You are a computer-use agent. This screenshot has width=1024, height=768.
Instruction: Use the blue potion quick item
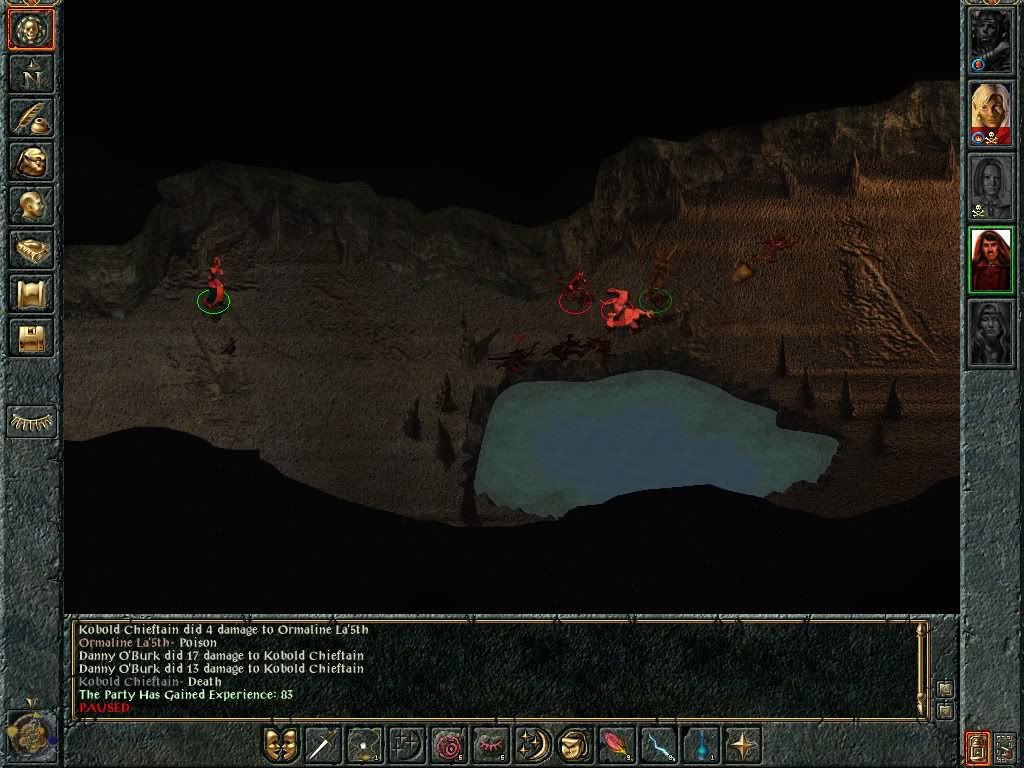click(x=700, y=745)
